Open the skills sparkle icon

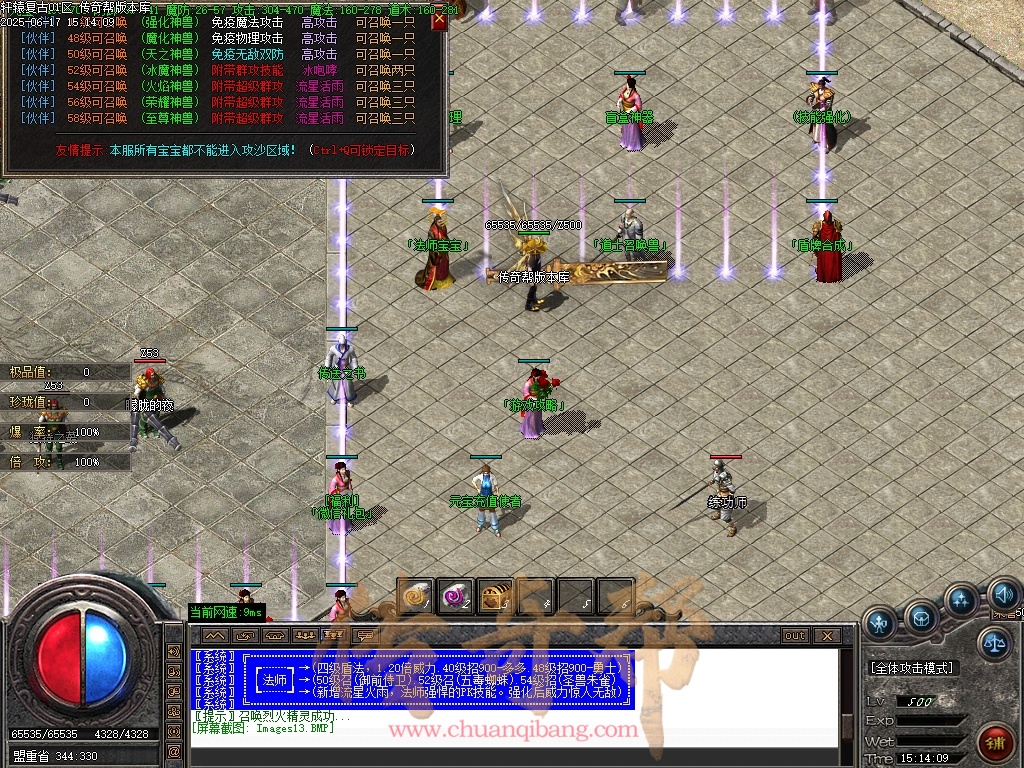[961, 601]
